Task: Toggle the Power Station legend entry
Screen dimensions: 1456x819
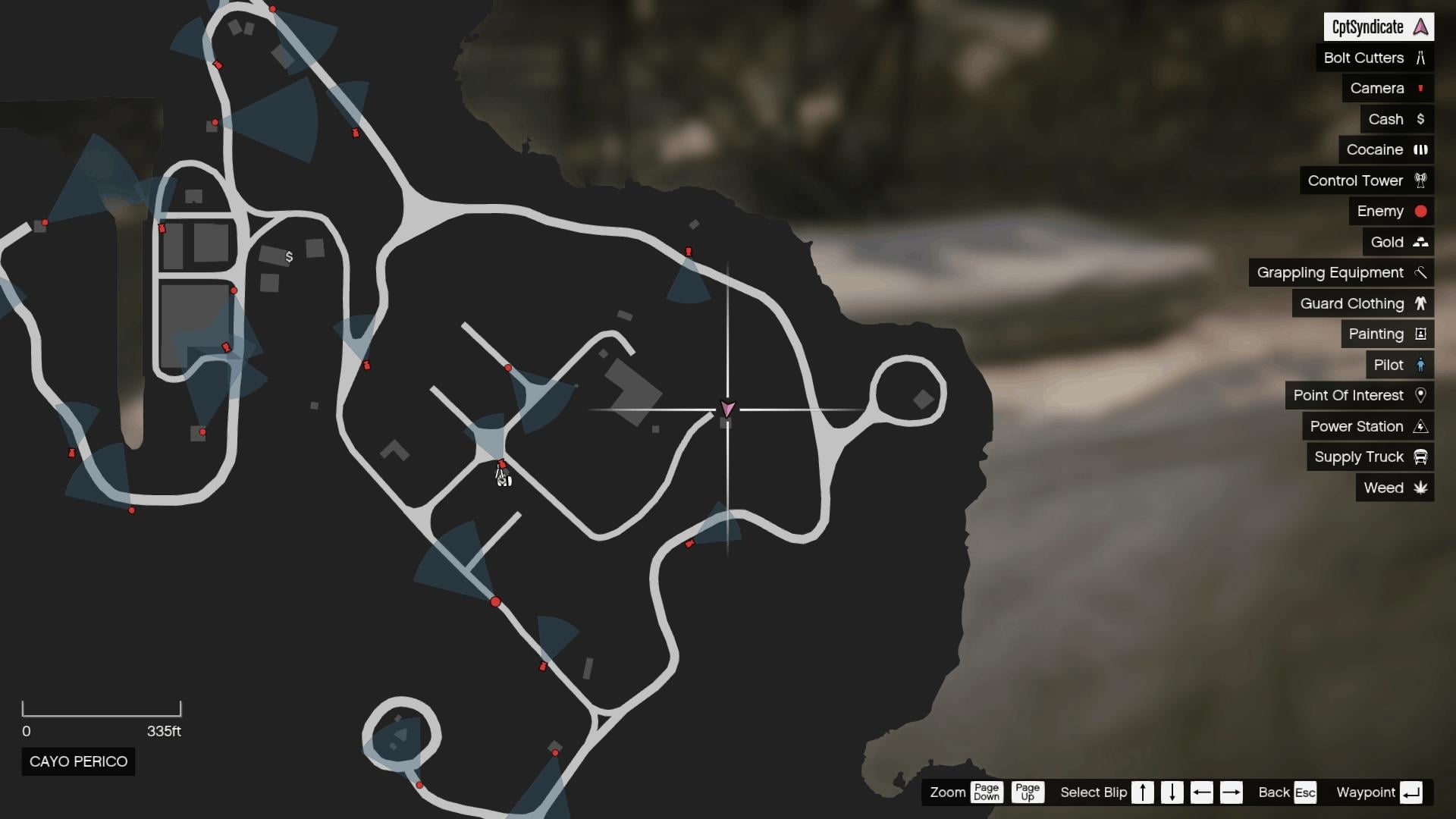Action: click(x=1421, y=426)
